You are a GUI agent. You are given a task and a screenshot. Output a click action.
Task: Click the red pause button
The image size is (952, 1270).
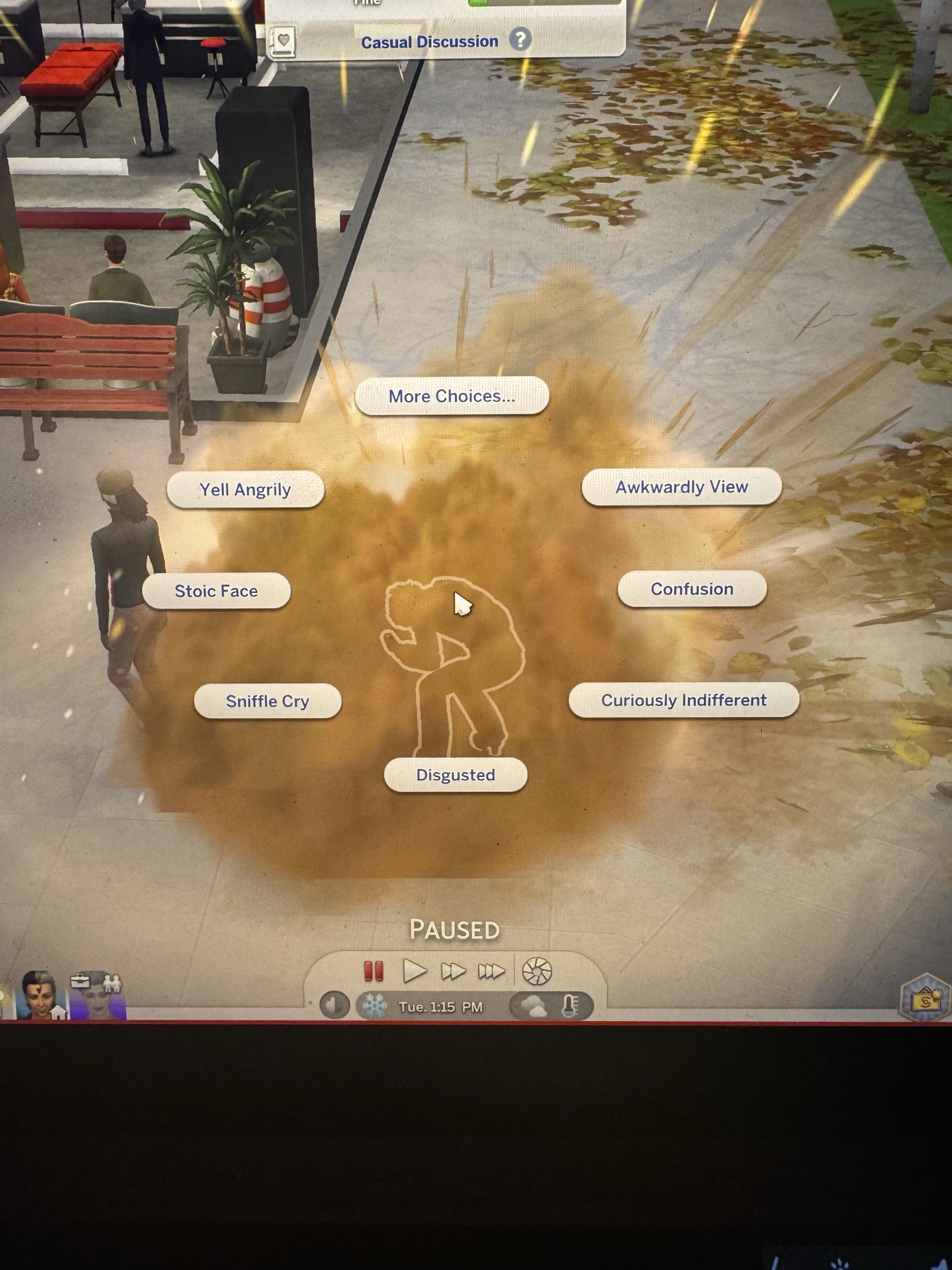point(373,971)
